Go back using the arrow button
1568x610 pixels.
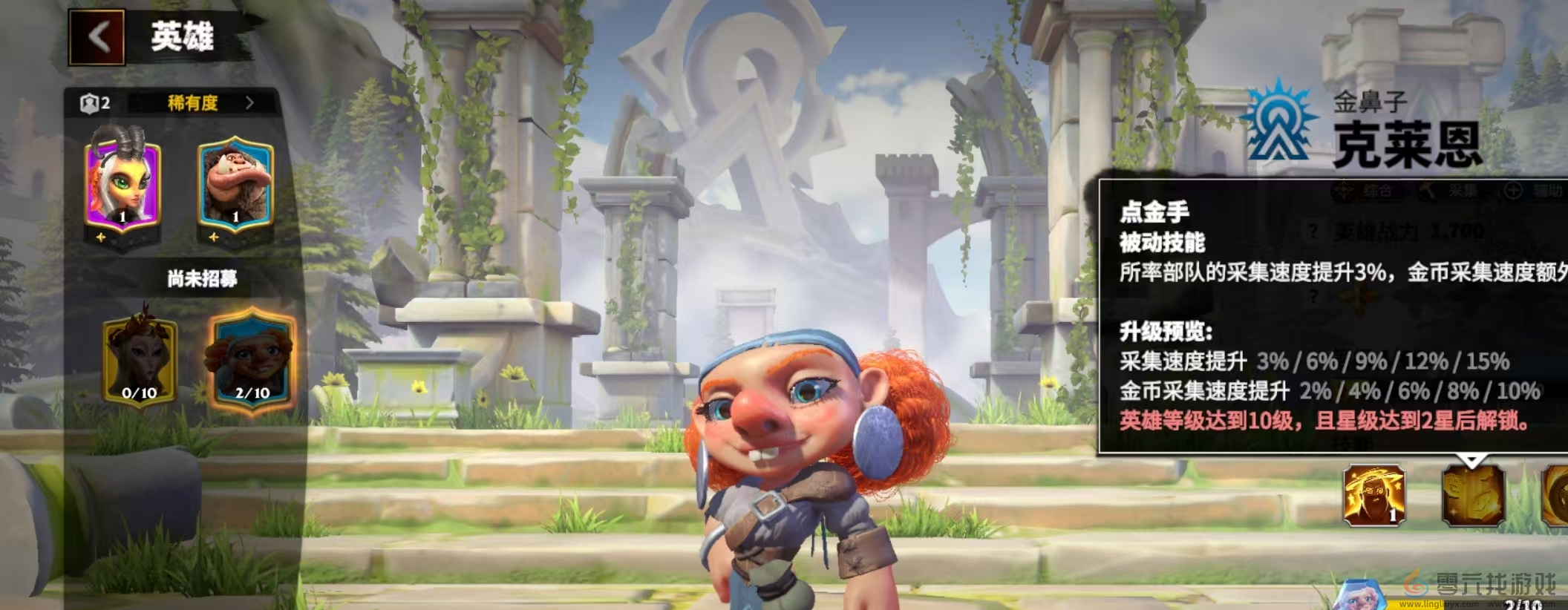[97, 36]
